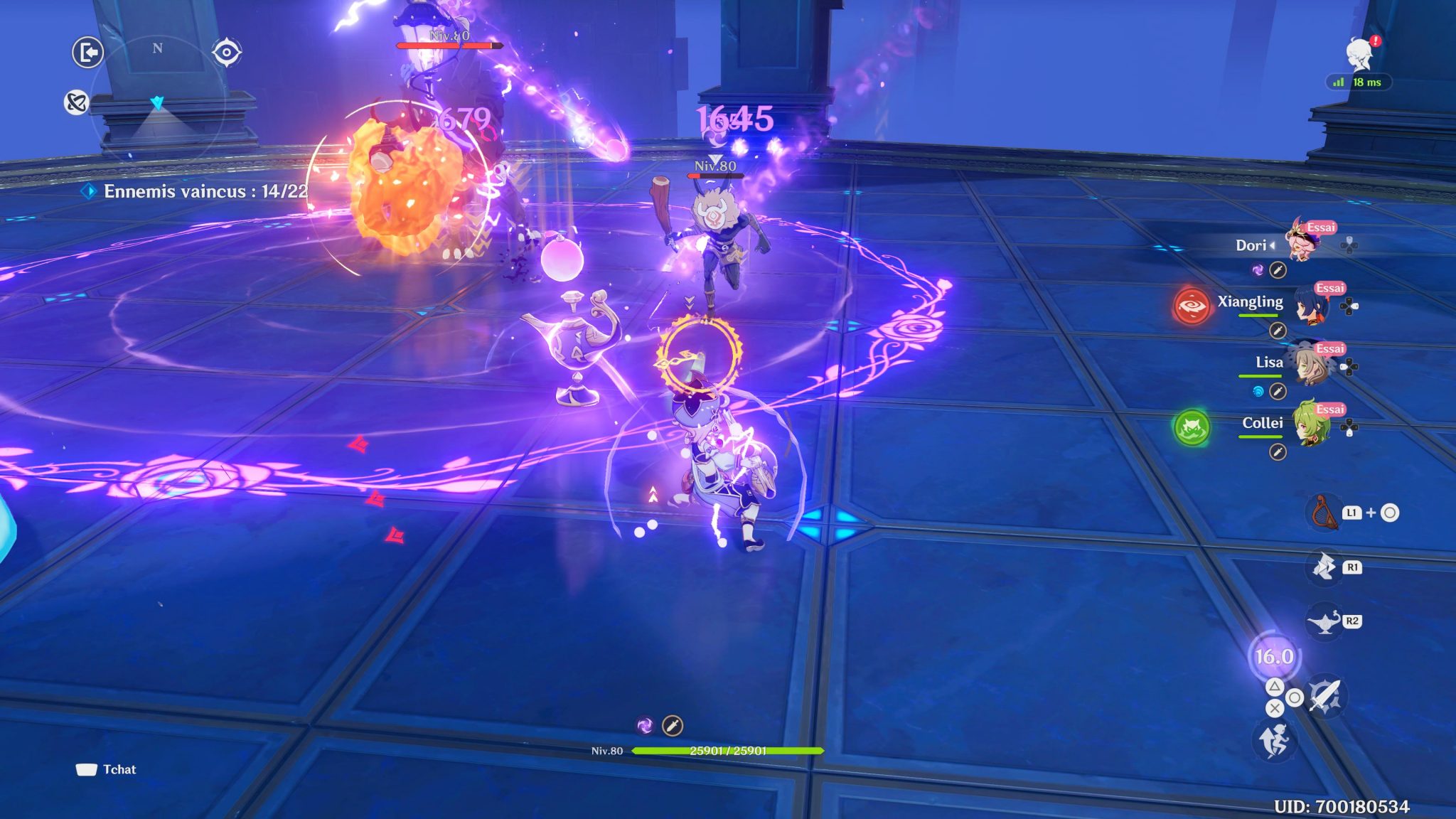This screenshot has height=819, width=1456.
Task: Activate the R1 elemental skill icon
Action: click(1323, 567)
